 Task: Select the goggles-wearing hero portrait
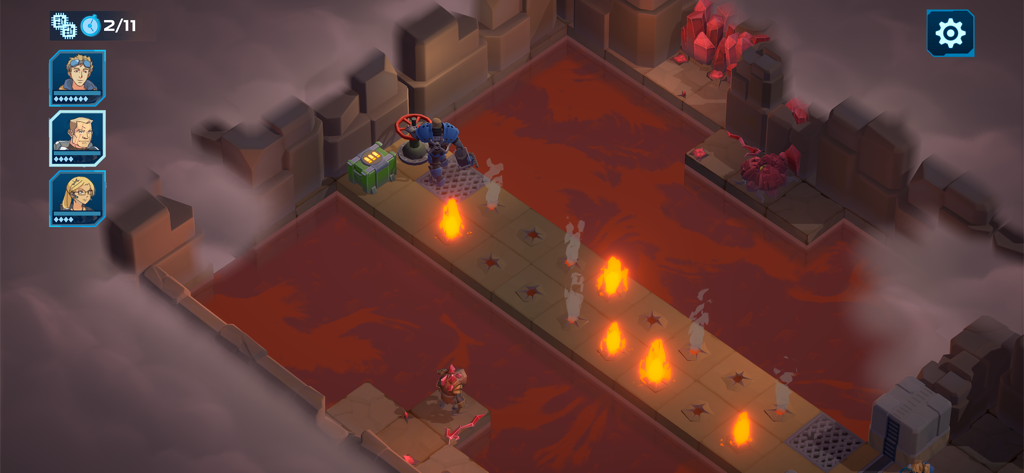point(77,77)
